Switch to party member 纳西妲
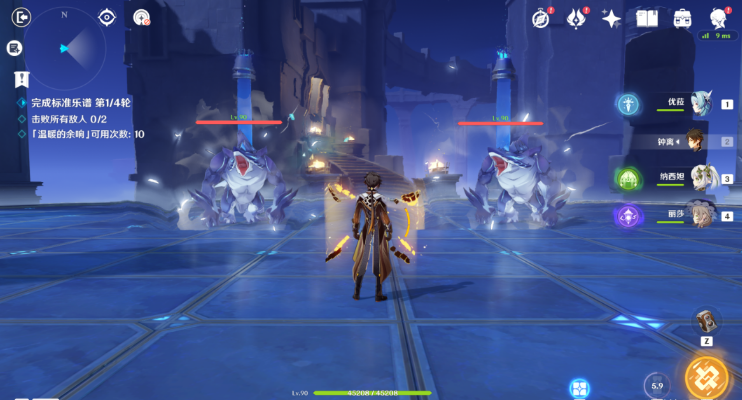 coord(700,178)
